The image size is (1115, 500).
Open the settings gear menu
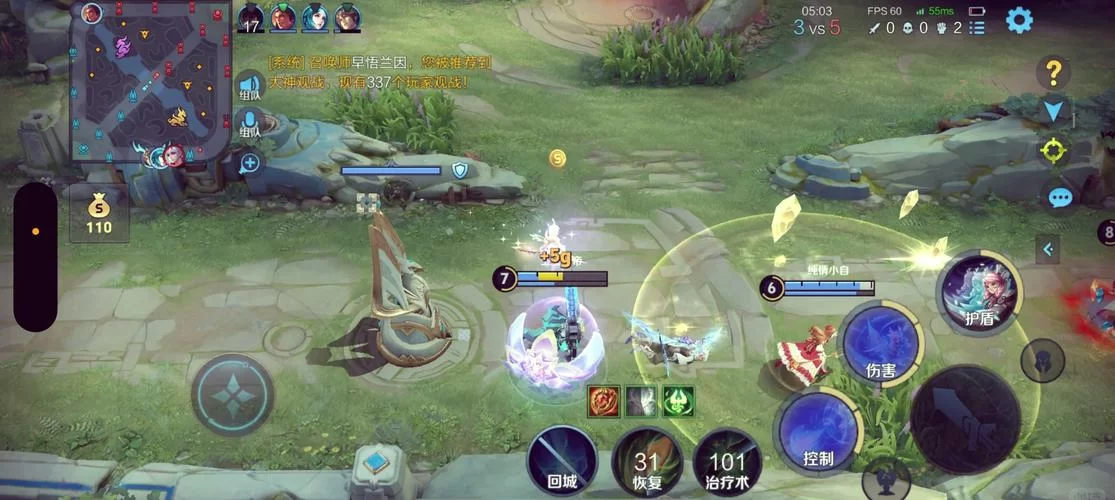point(1019,20)
